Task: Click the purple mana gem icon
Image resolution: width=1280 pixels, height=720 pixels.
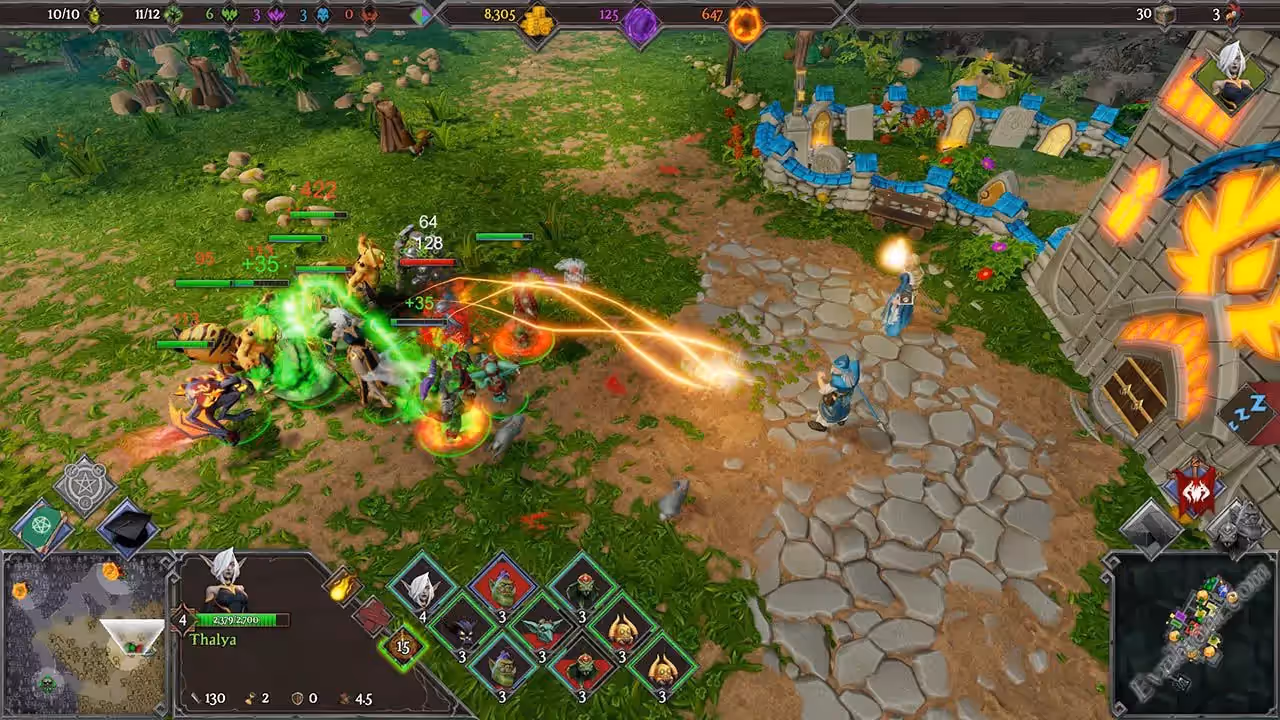Action: coord(640,24)
